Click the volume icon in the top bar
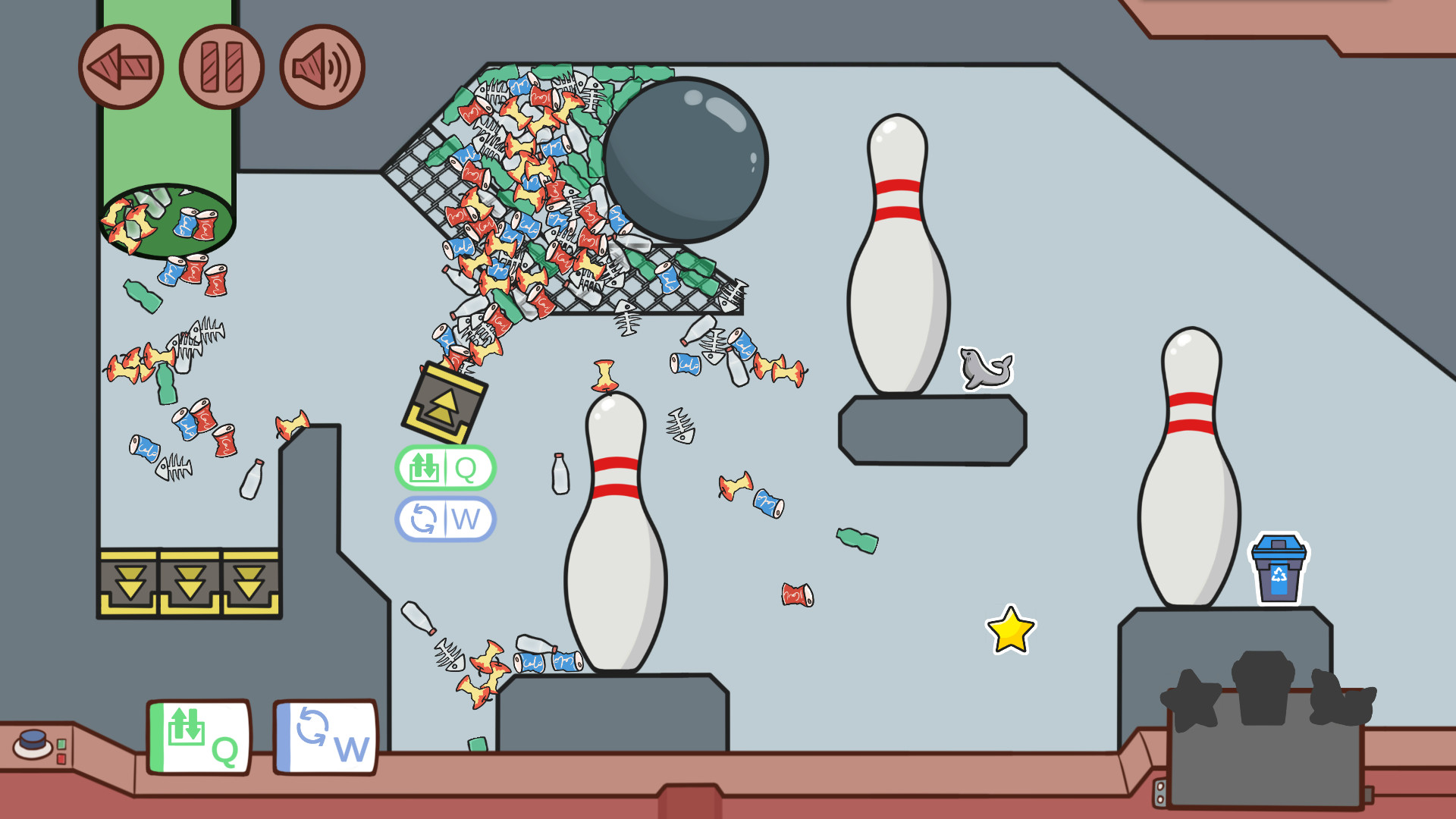The width and height of the screenshot is (1456, 819). coord(321,67)
